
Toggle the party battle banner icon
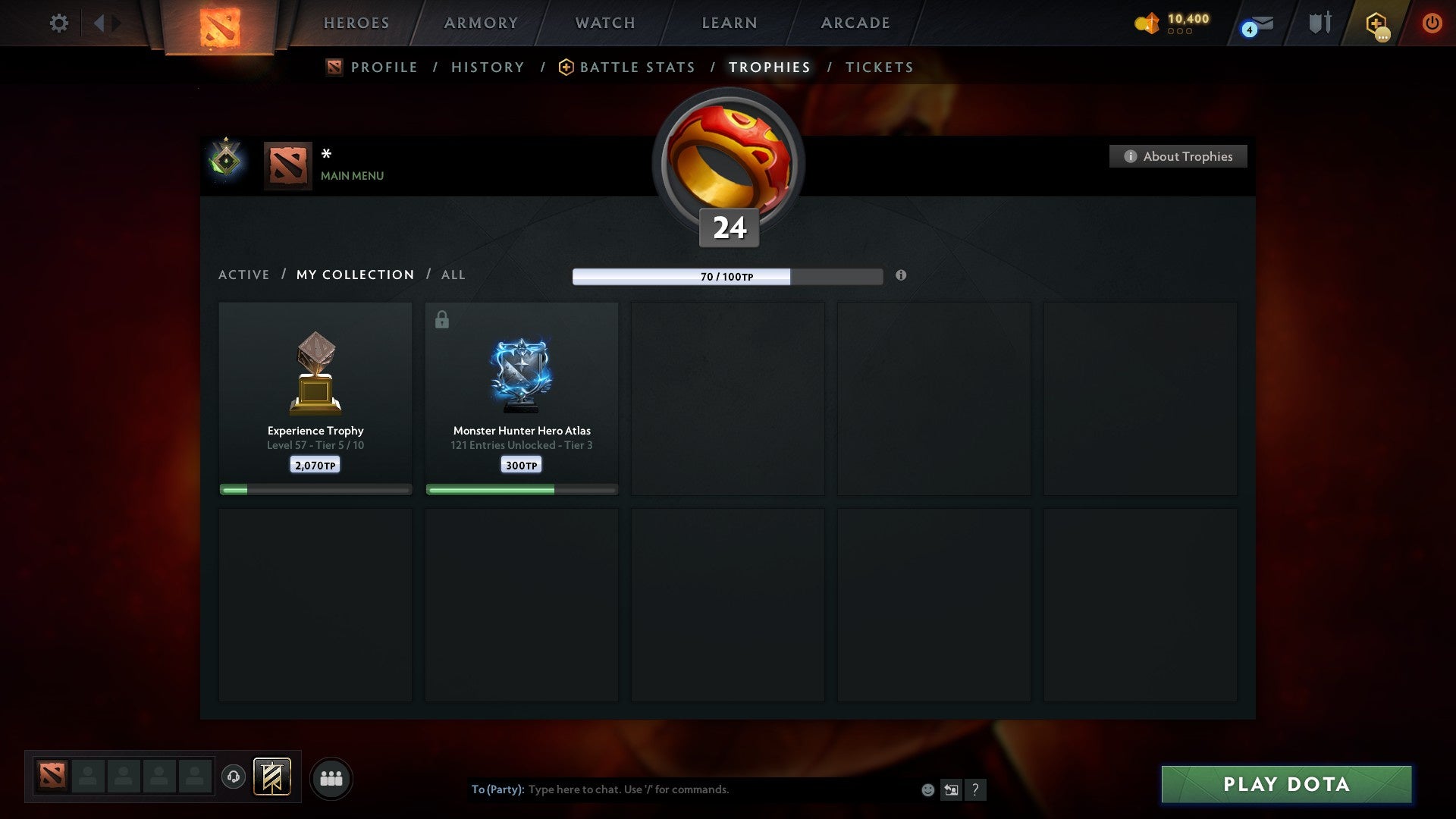tap(270, 777)
